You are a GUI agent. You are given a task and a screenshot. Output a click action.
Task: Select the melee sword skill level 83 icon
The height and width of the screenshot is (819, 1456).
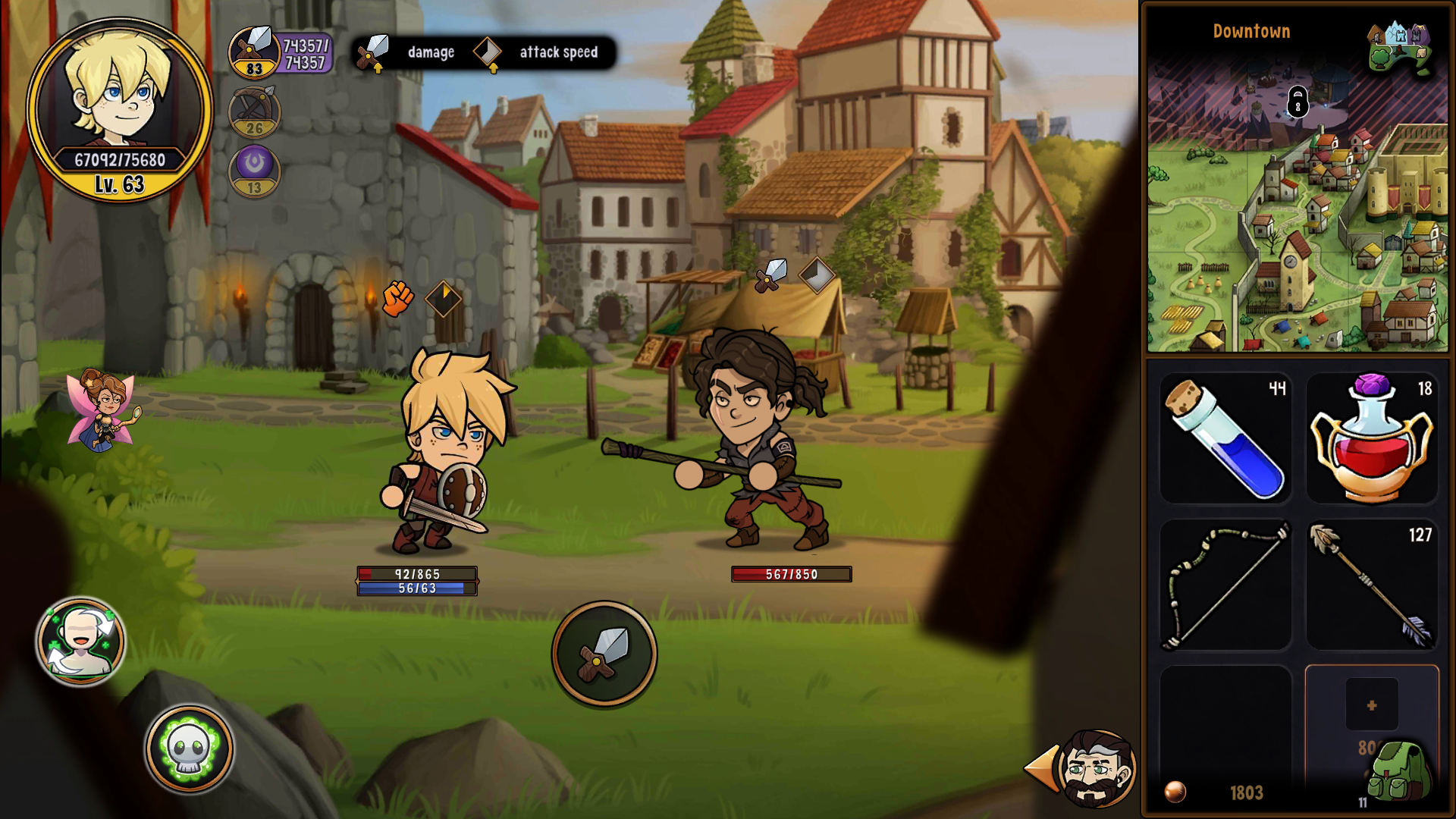pyautogui.click(x=253, y=52)
